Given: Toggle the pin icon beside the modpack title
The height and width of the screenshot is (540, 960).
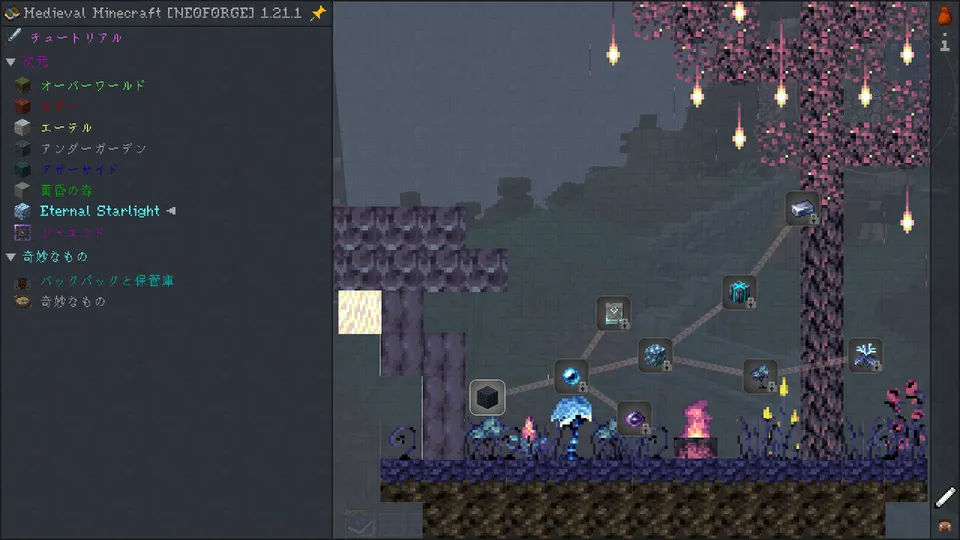Looking at the screenshot, I should (x=318, y=13).
